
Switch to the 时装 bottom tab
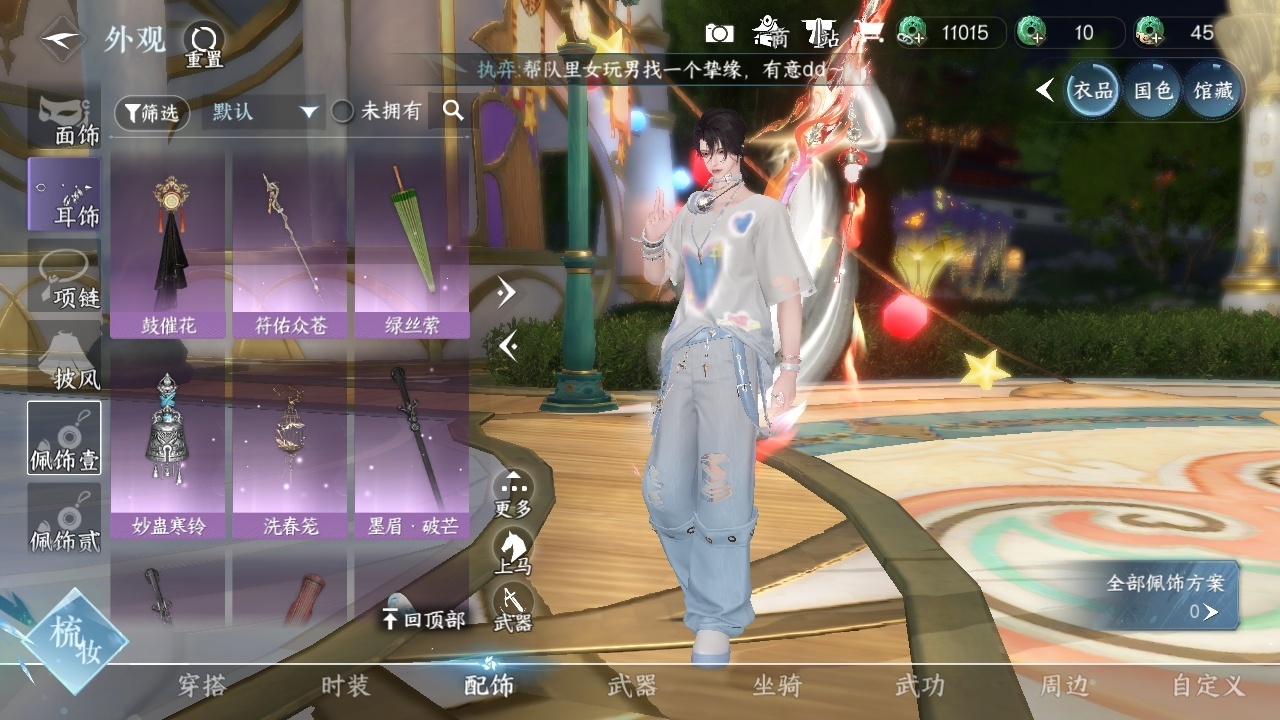[x=345, y=686]
